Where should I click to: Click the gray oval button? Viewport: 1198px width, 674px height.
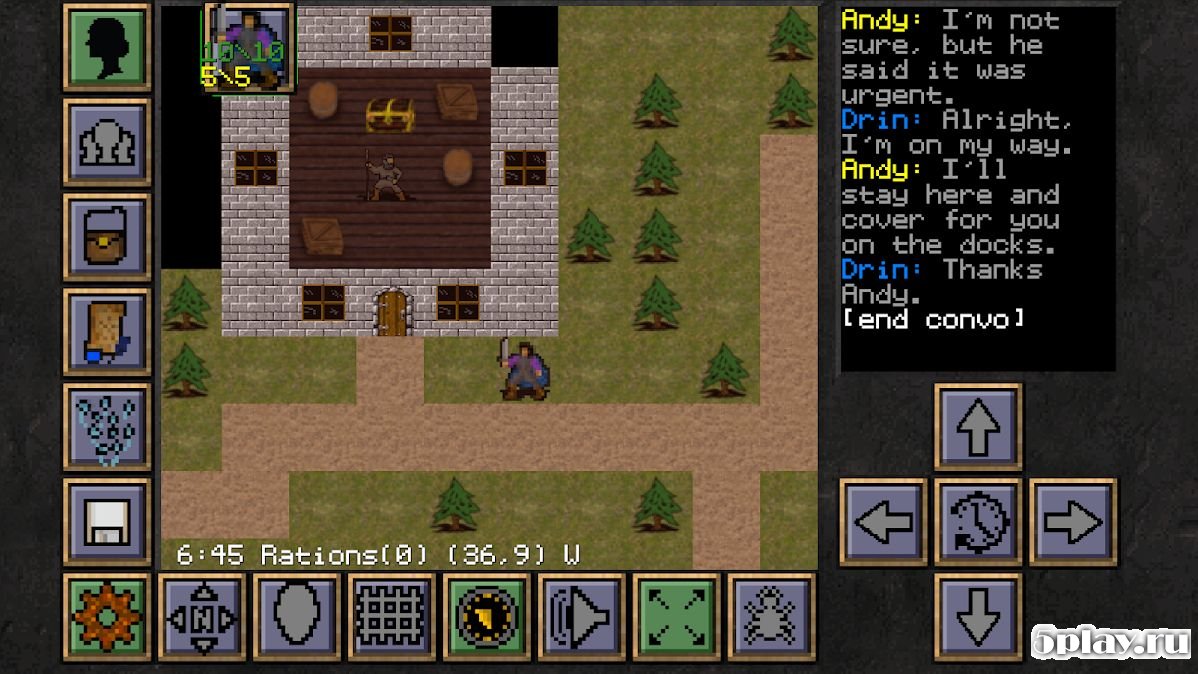click(x=297, y=617)
